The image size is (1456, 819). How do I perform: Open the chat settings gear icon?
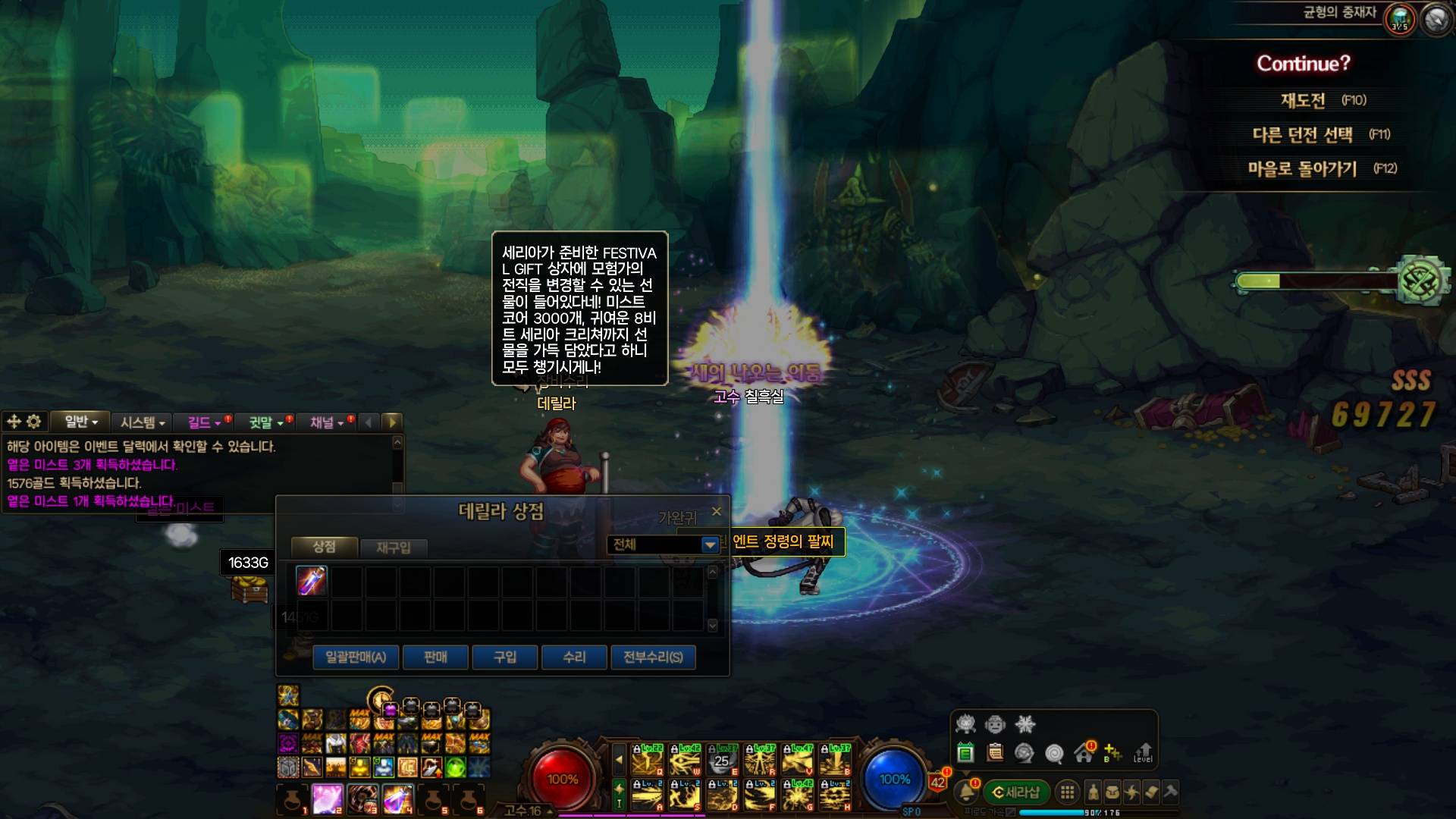[33, 422]
